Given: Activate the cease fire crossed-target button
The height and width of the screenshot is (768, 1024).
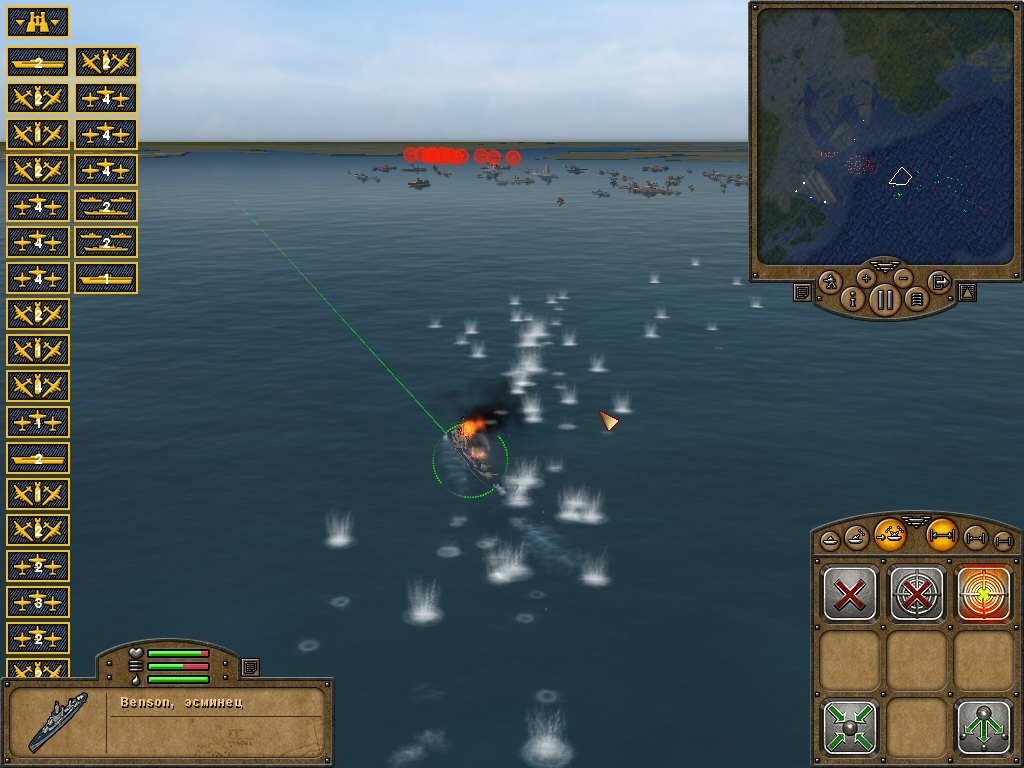Looking at the screenshot, I should pos(917,594).
